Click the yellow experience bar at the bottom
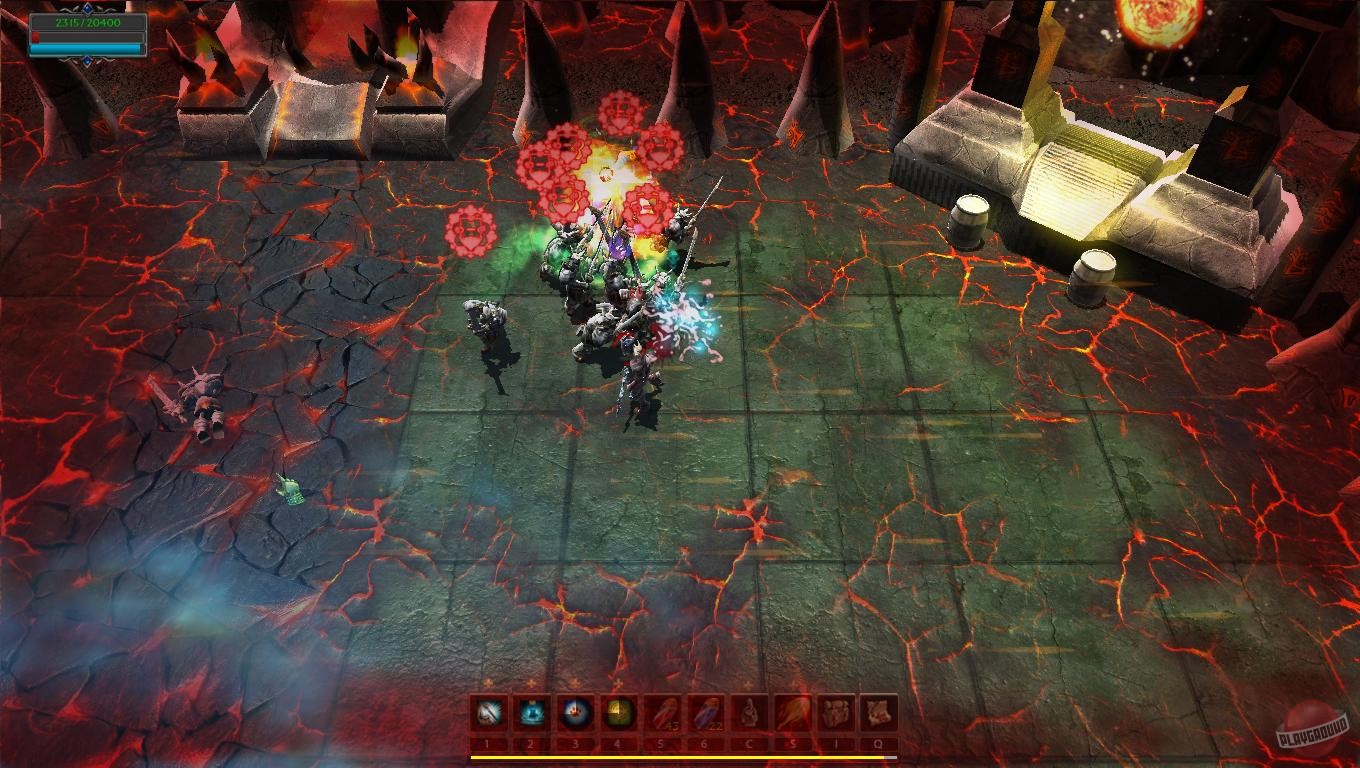Image resolution: width=1360 pixels, height=768 pixels. coord(680,756)
